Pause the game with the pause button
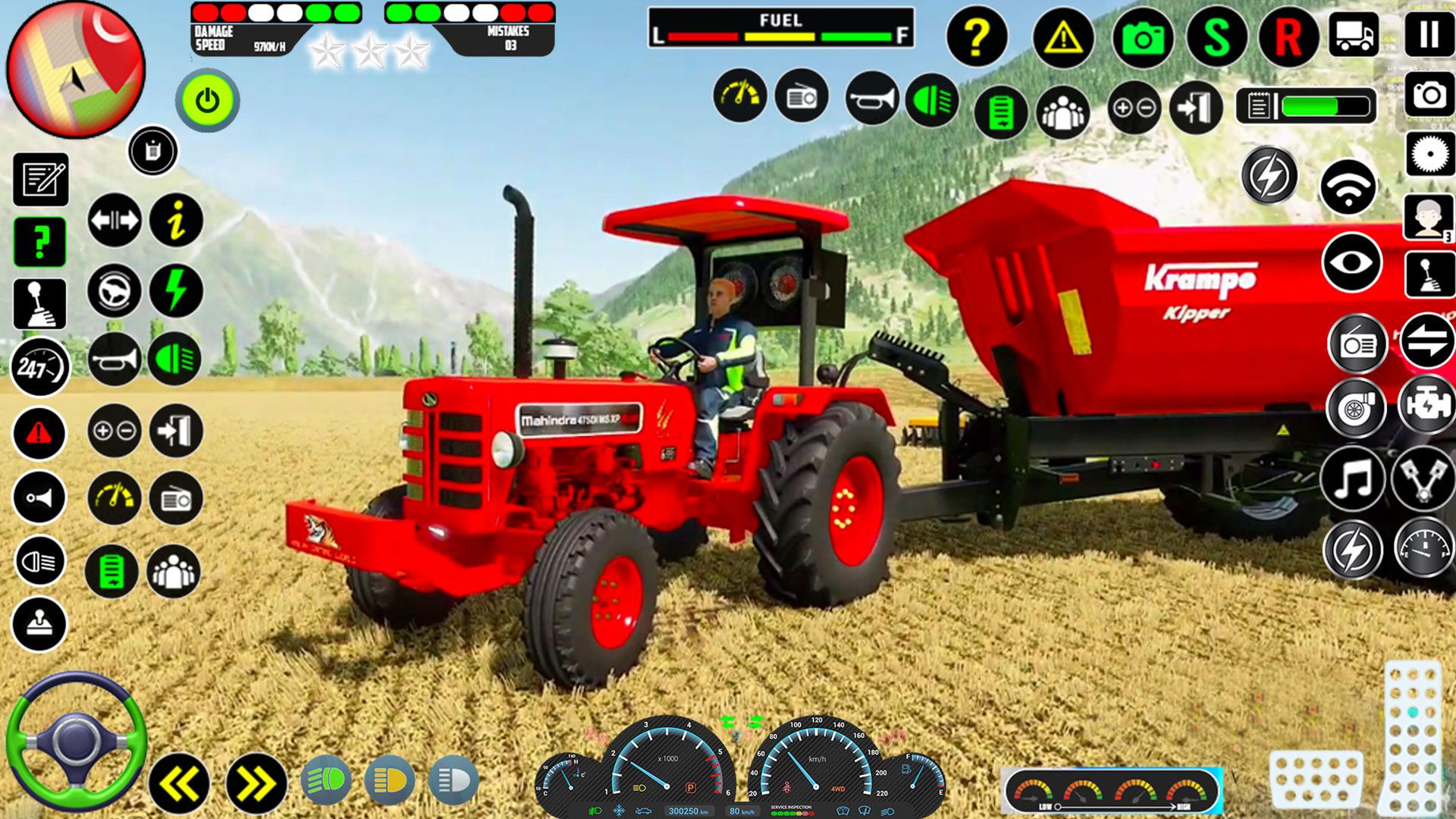The height and width of the screenshot is (819, 1456). point(1429,34)
